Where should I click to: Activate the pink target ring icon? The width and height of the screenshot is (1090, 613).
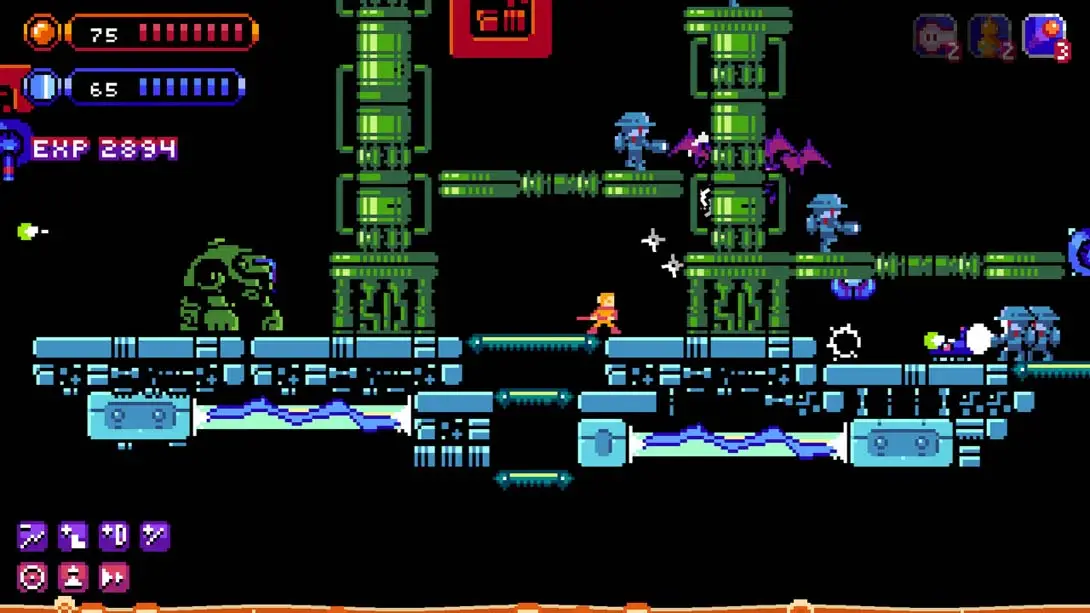pyautogui.click(x=32, y=577)
